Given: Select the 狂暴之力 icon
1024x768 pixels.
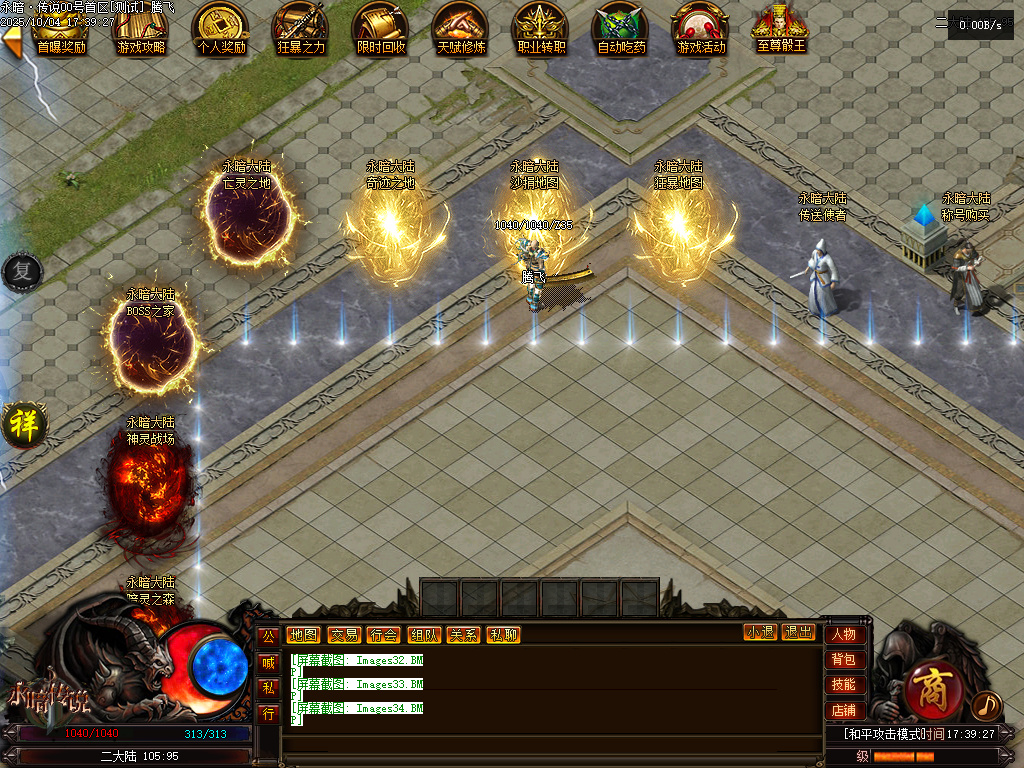Looking at the screenshot, I should (x=301, y=29).
